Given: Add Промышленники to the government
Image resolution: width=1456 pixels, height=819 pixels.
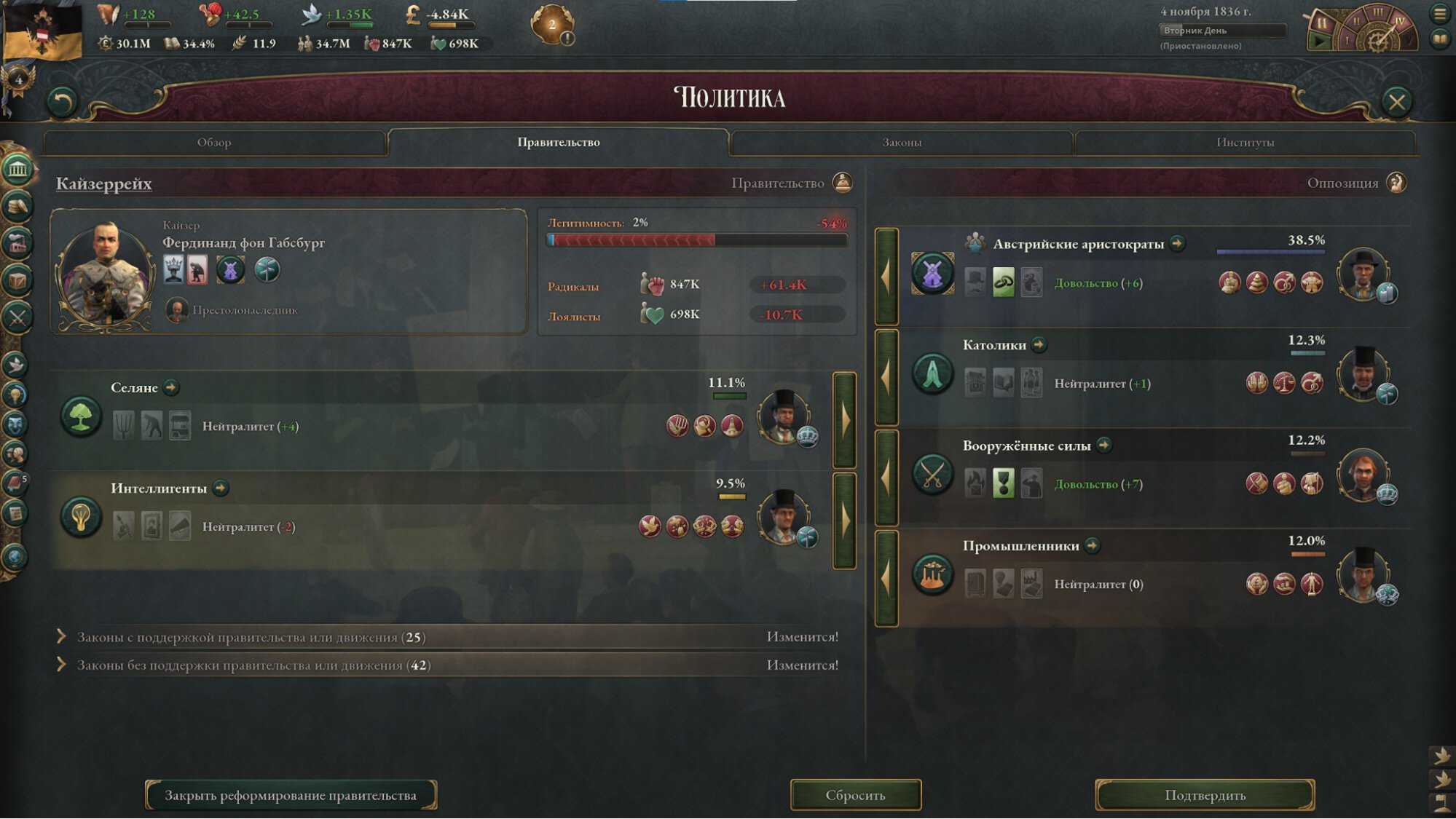Looking at the screenshot, I should [886, 578].
